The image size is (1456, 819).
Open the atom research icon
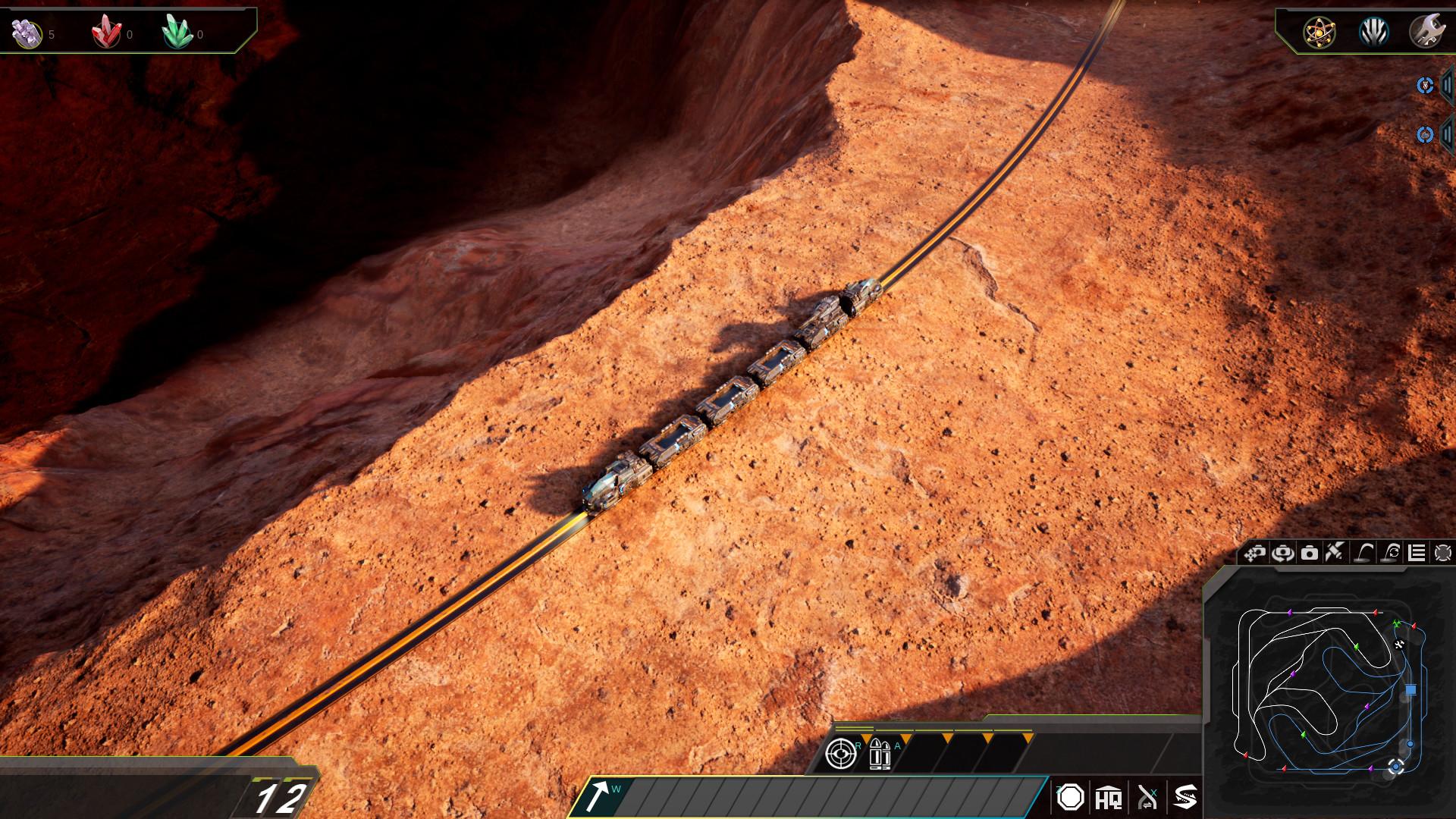pyautogui.click(x=1319, y=33)
